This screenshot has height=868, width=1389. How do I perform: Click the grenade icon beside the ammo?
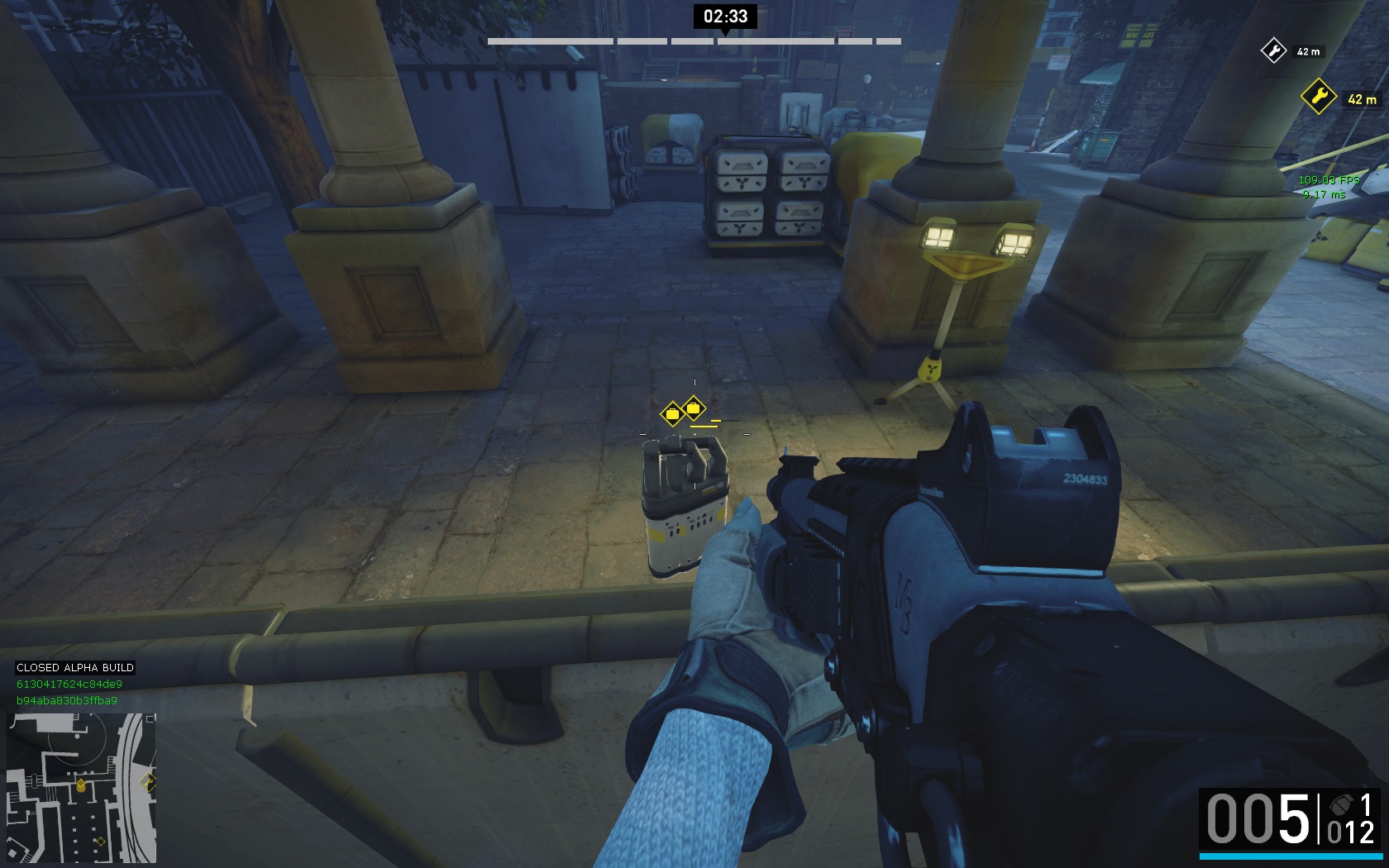click(x=1340, y=805)
